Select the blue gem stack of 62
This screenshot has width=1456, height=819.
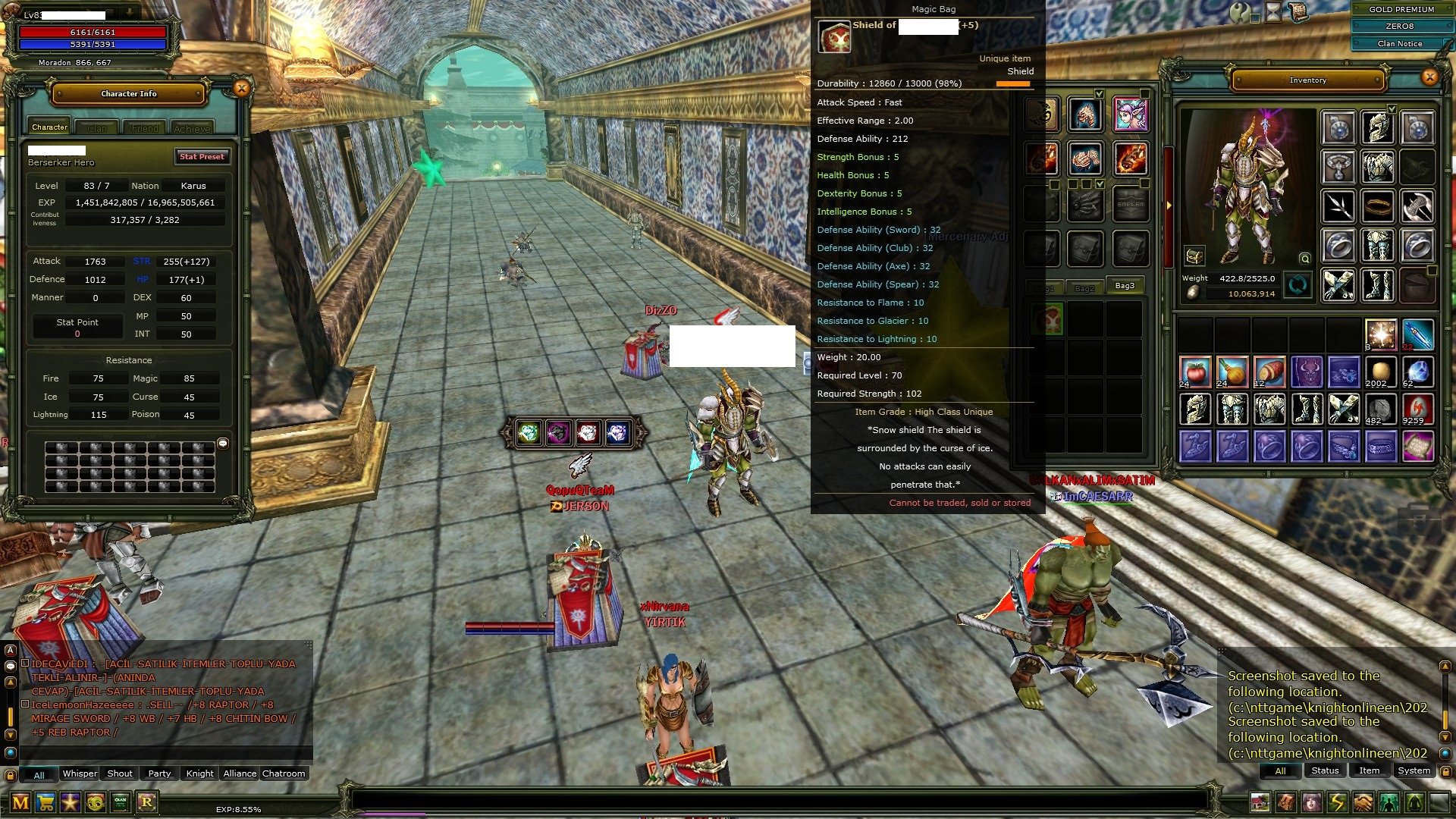1417,372
